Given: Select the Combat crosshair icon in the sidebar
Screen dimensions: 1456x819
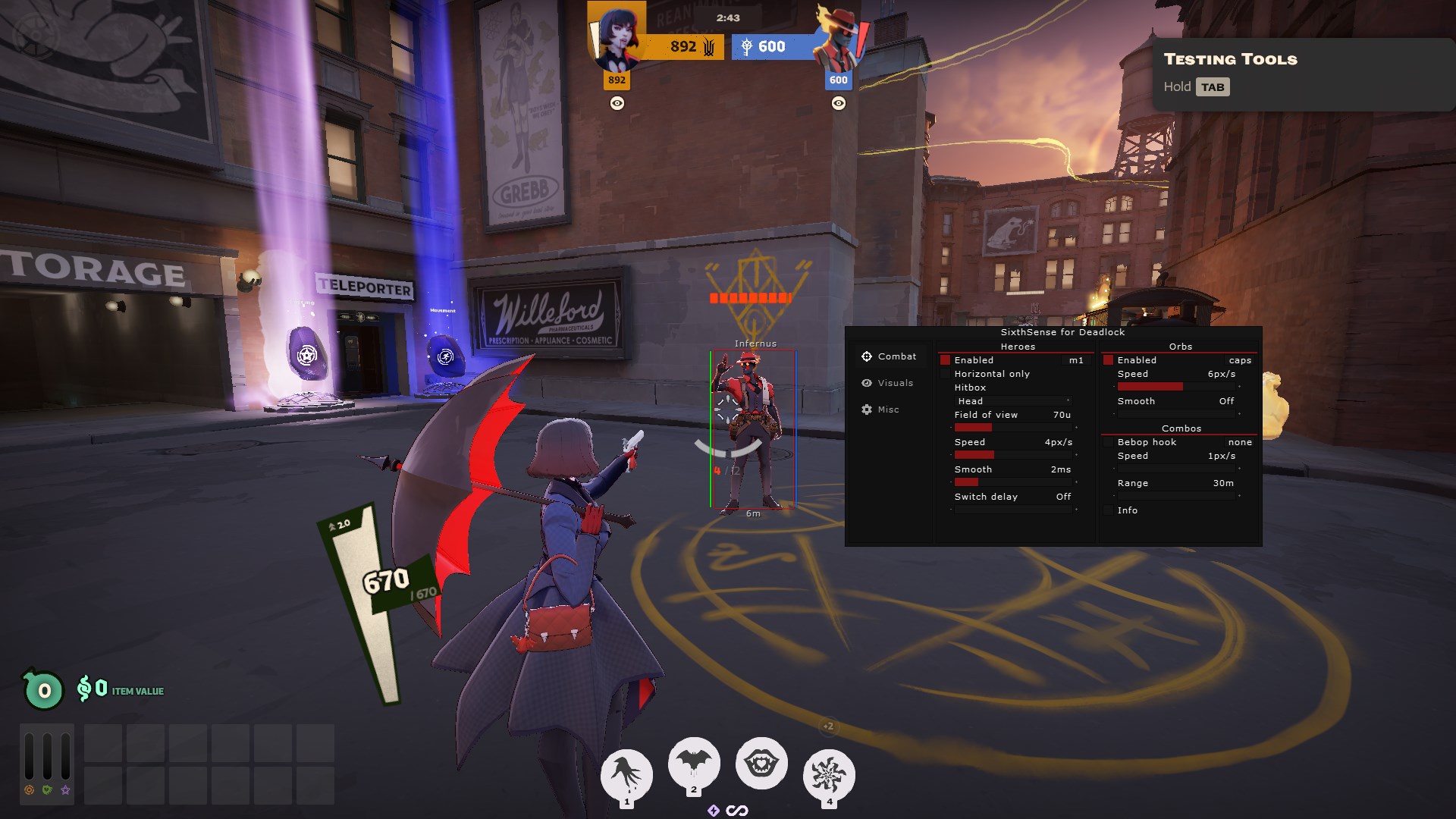Looking at the screenshot, I should [x=867, y=356].
